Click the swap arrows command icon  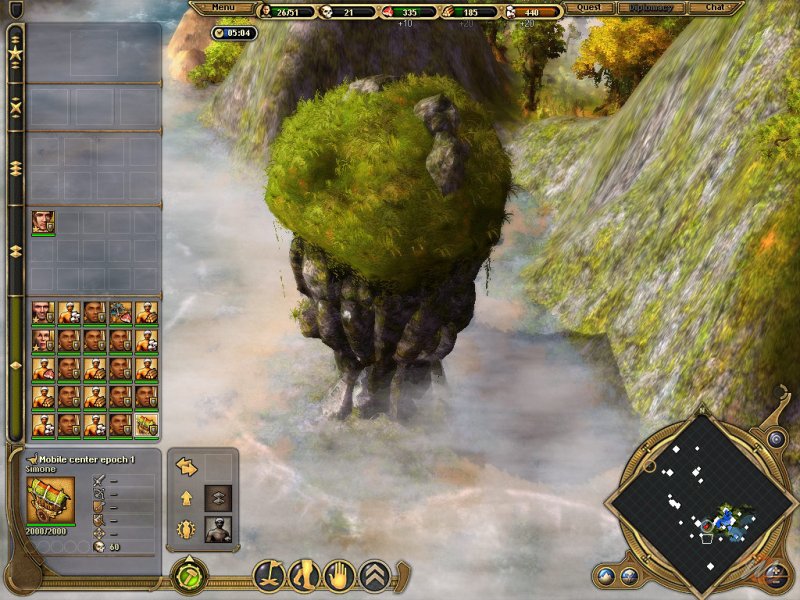[187, 466]
